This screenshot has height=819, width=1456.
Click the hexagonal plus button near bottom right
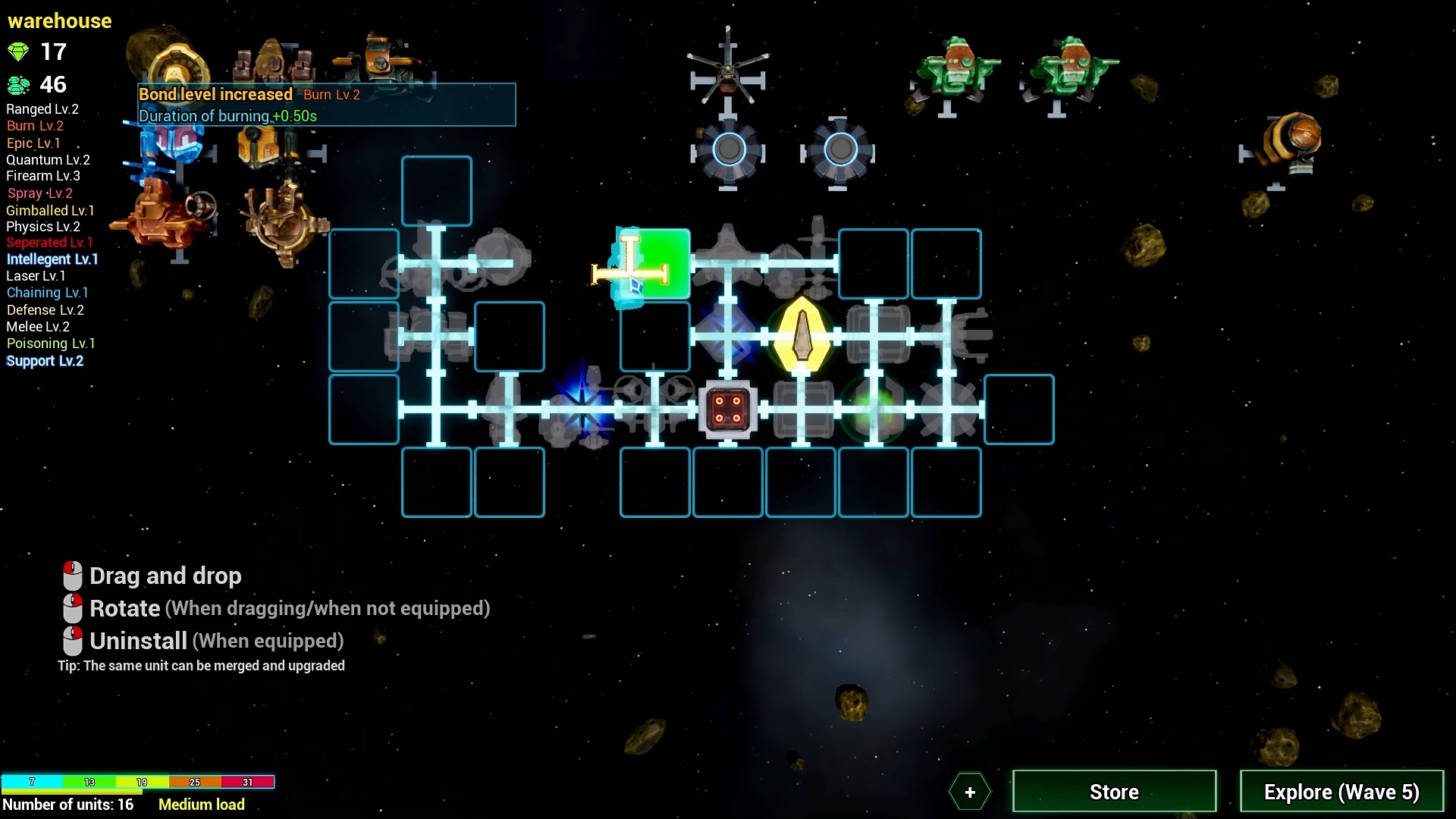(x=970, y=792)
